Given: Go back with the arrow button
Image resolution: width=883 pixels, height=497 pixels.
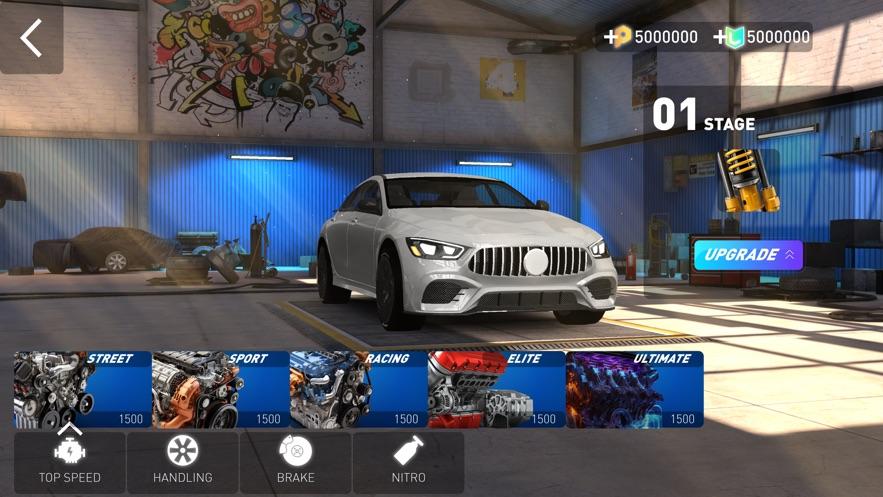Looking at the screenshot, I should [x=32, y=38].
